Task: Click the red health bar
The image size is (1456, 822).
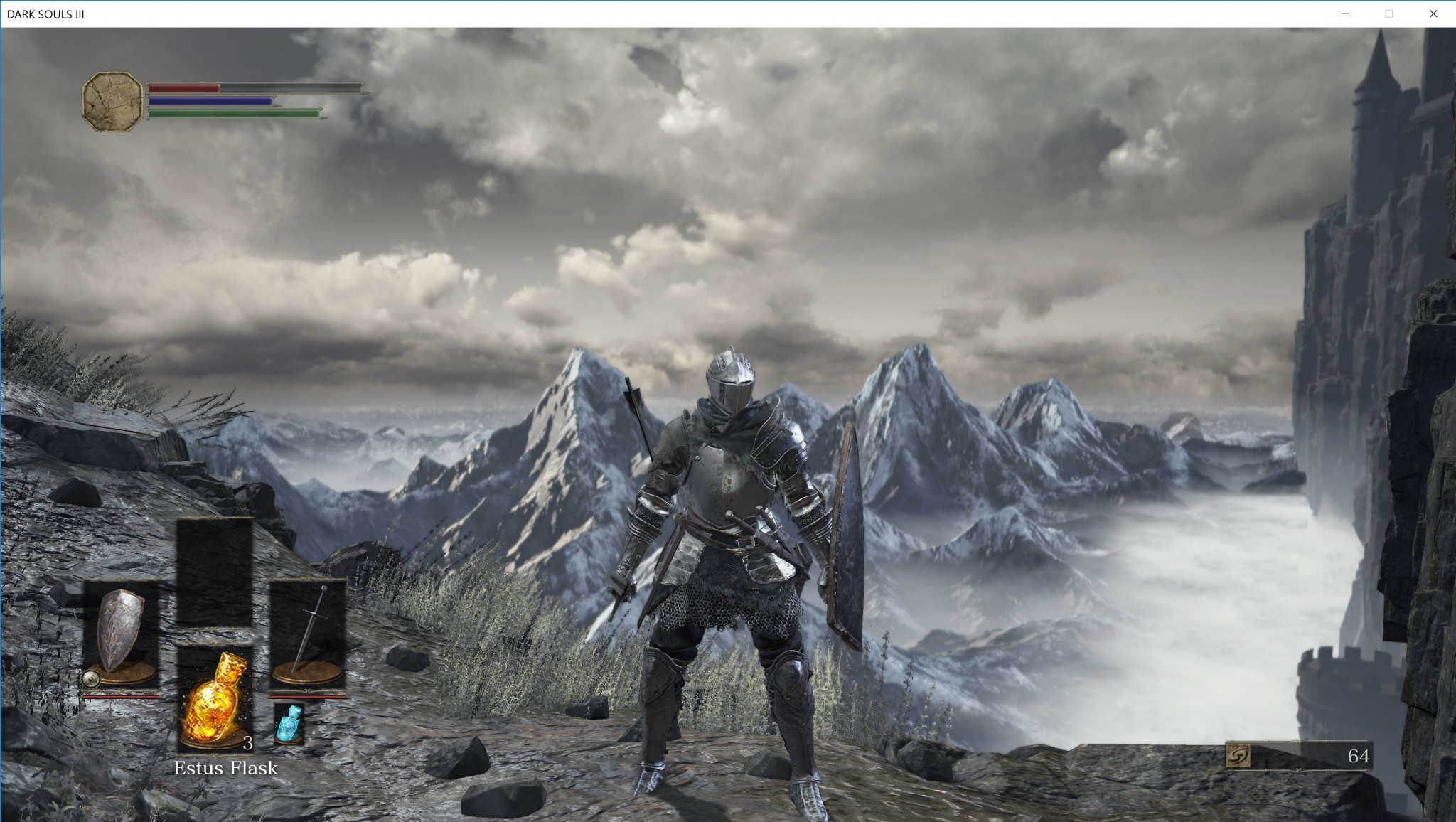Action: [185, 89]
